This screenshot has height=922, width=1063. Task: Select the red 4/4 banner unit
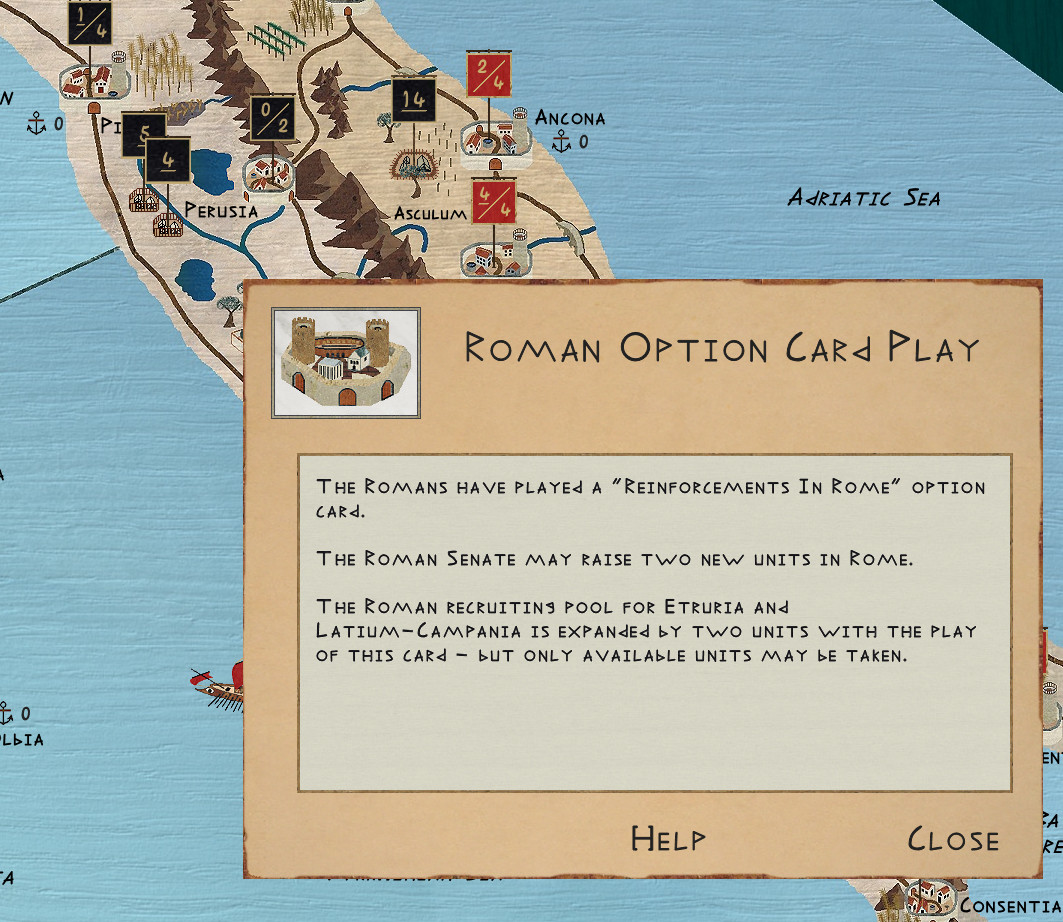point(494,203)
